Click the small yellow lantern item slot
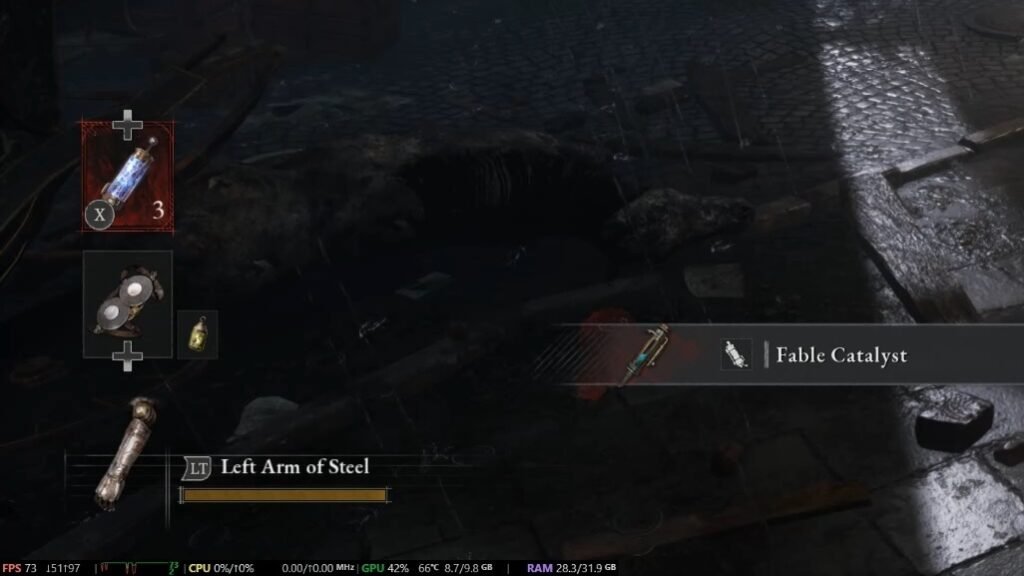Image resolution: width=1024 pixels, height=576 pixels. (x=197, y=334)
